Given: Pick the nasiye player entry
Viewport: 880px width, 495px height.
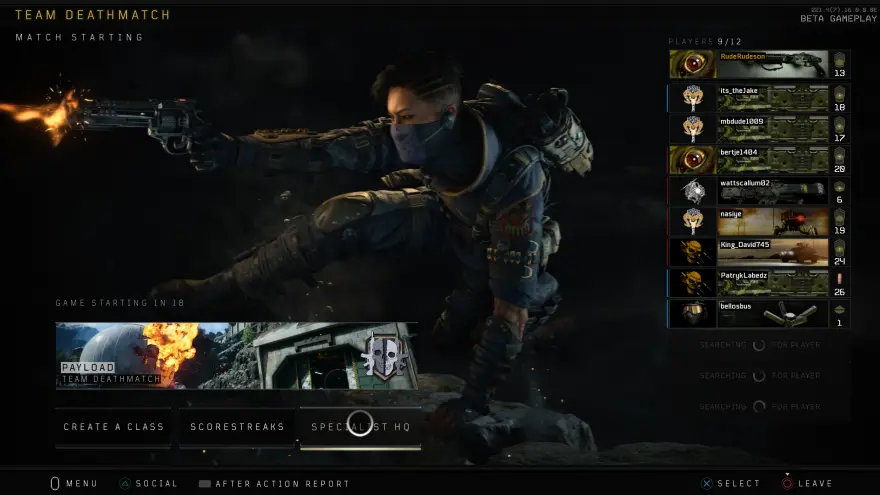Looking at the screenshot, I should coord(758,222).
